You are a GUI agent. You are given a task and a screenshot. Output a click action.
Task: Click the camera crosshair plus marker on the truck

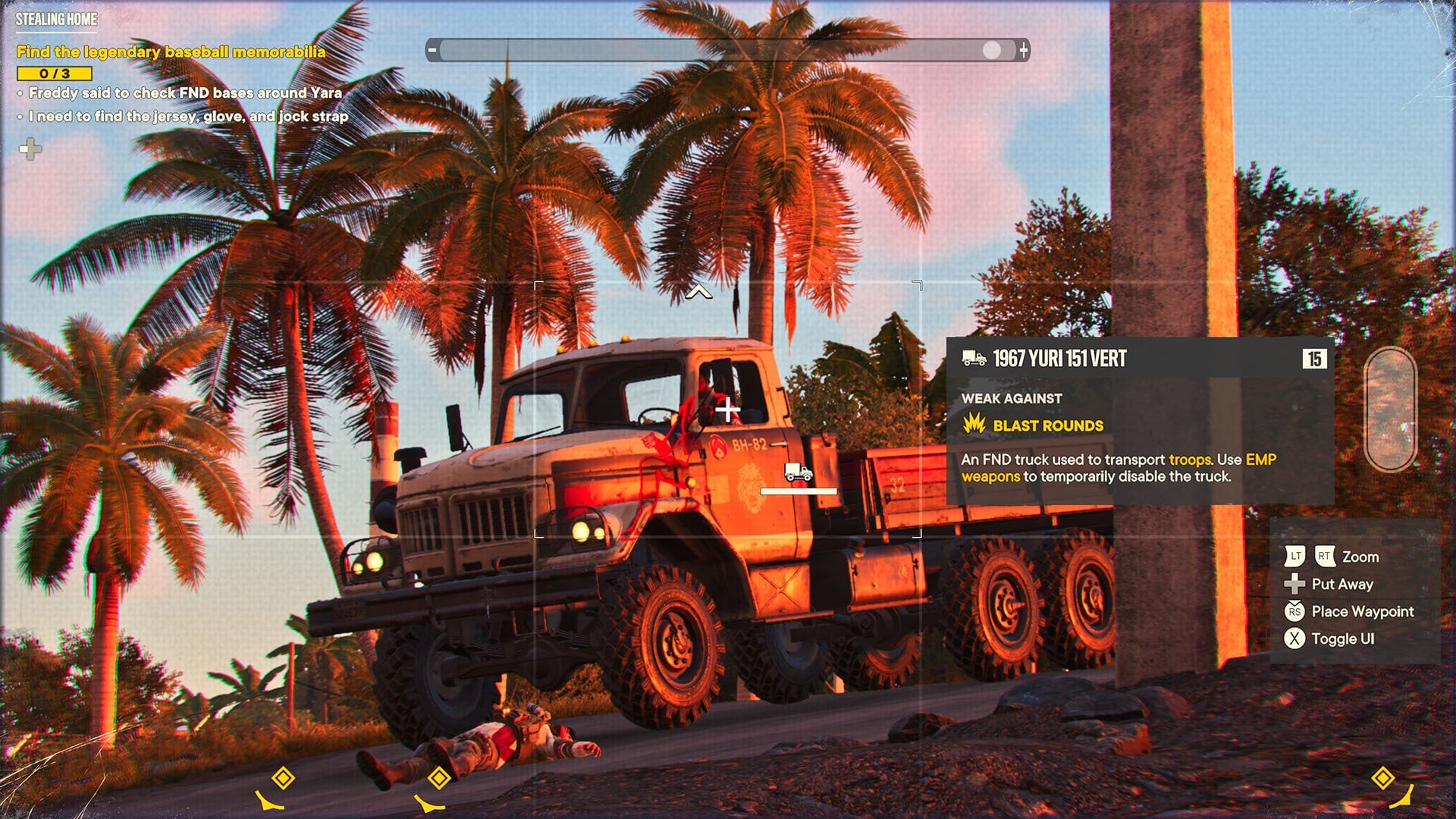[726, 410]
